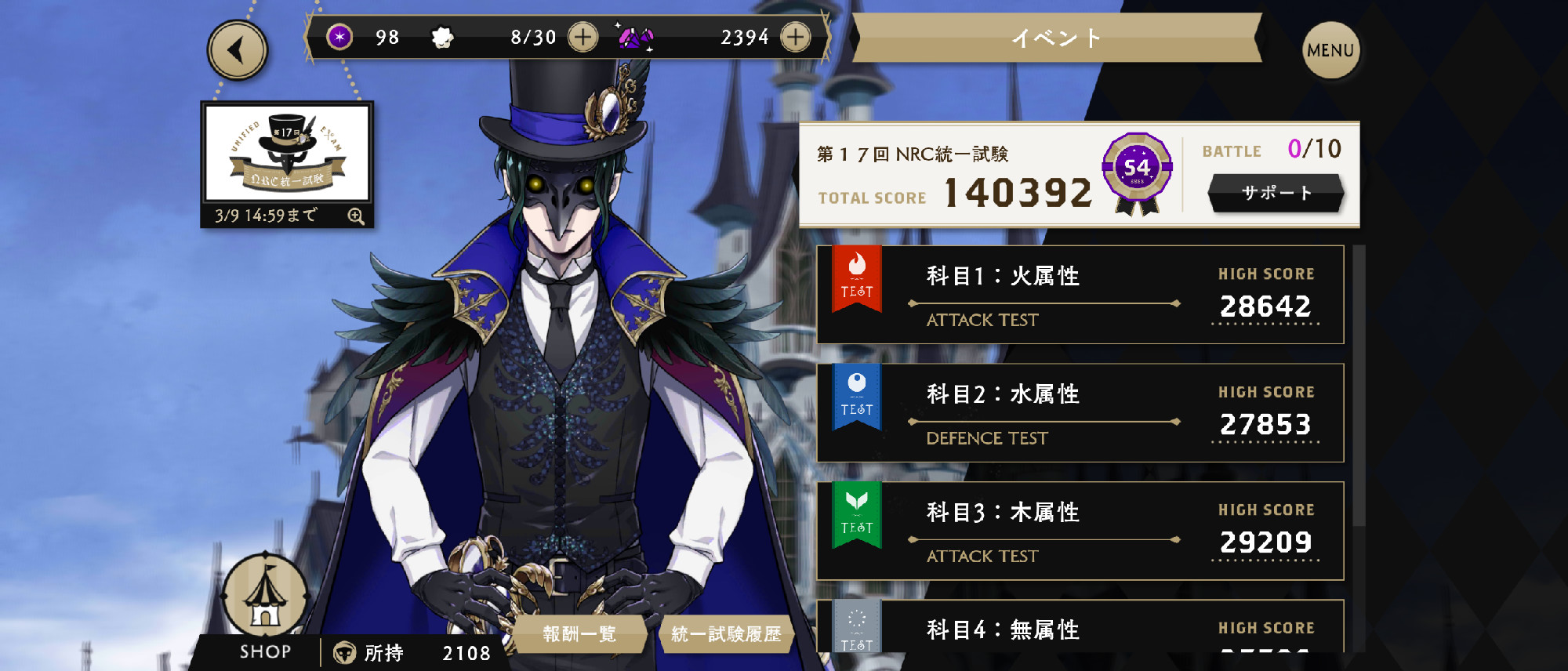The height and width of the screenshot is (671, 1568).
Task: Click the magnifier on the event banner
Action: coord(356,216)
